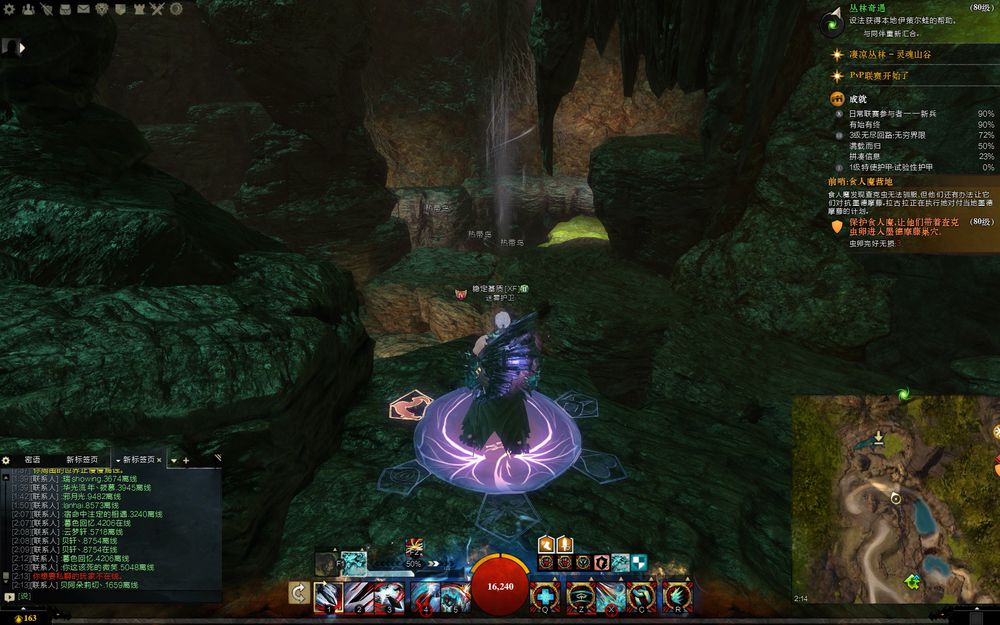Screen dimensions: 1000x625
Task: Add a new chat tab
Action: (185, 460)
